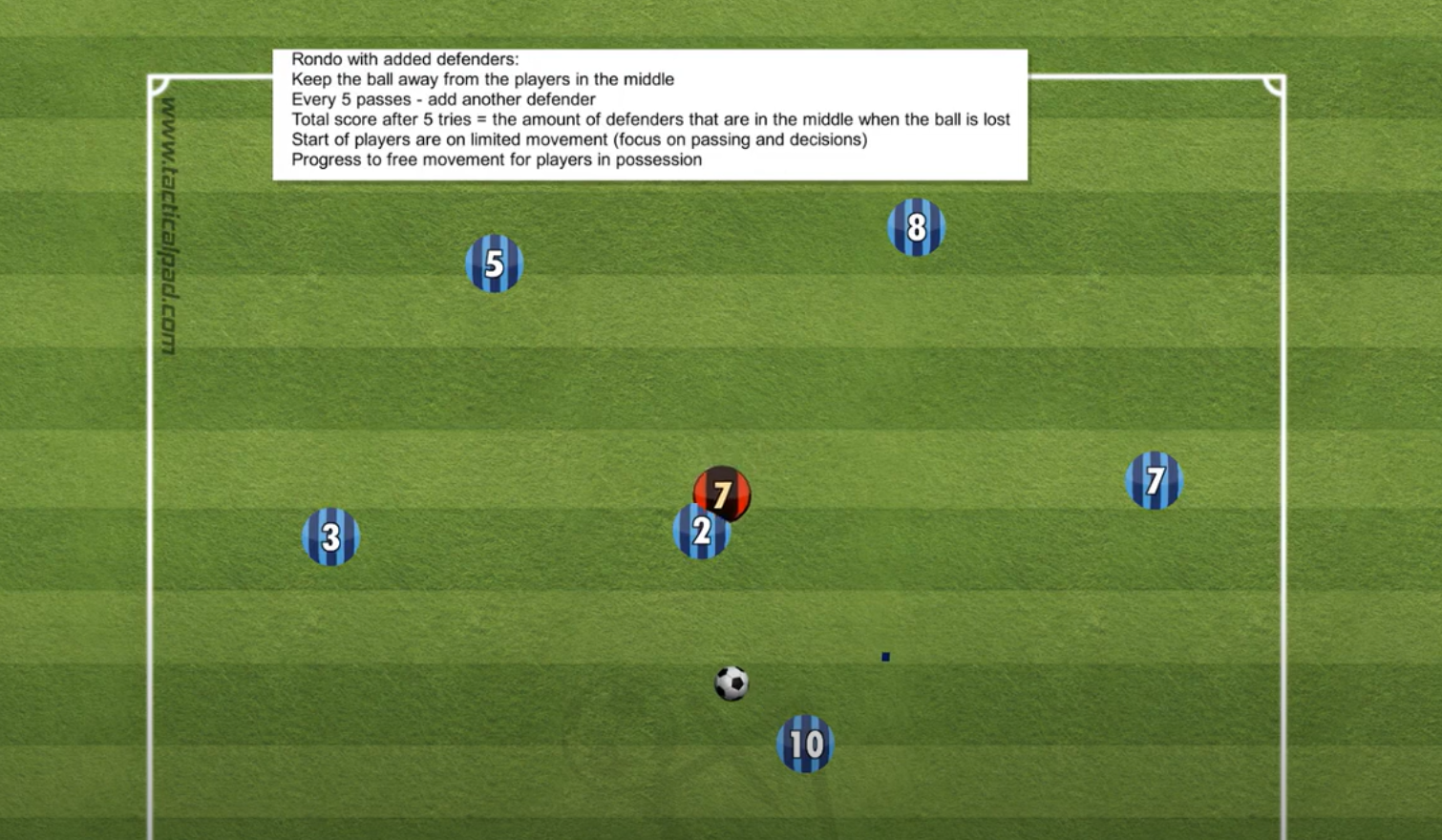Select the blue number 10 player token
Screen dimensions: 1442x840
pyautogui.click(x=805, y=744)
